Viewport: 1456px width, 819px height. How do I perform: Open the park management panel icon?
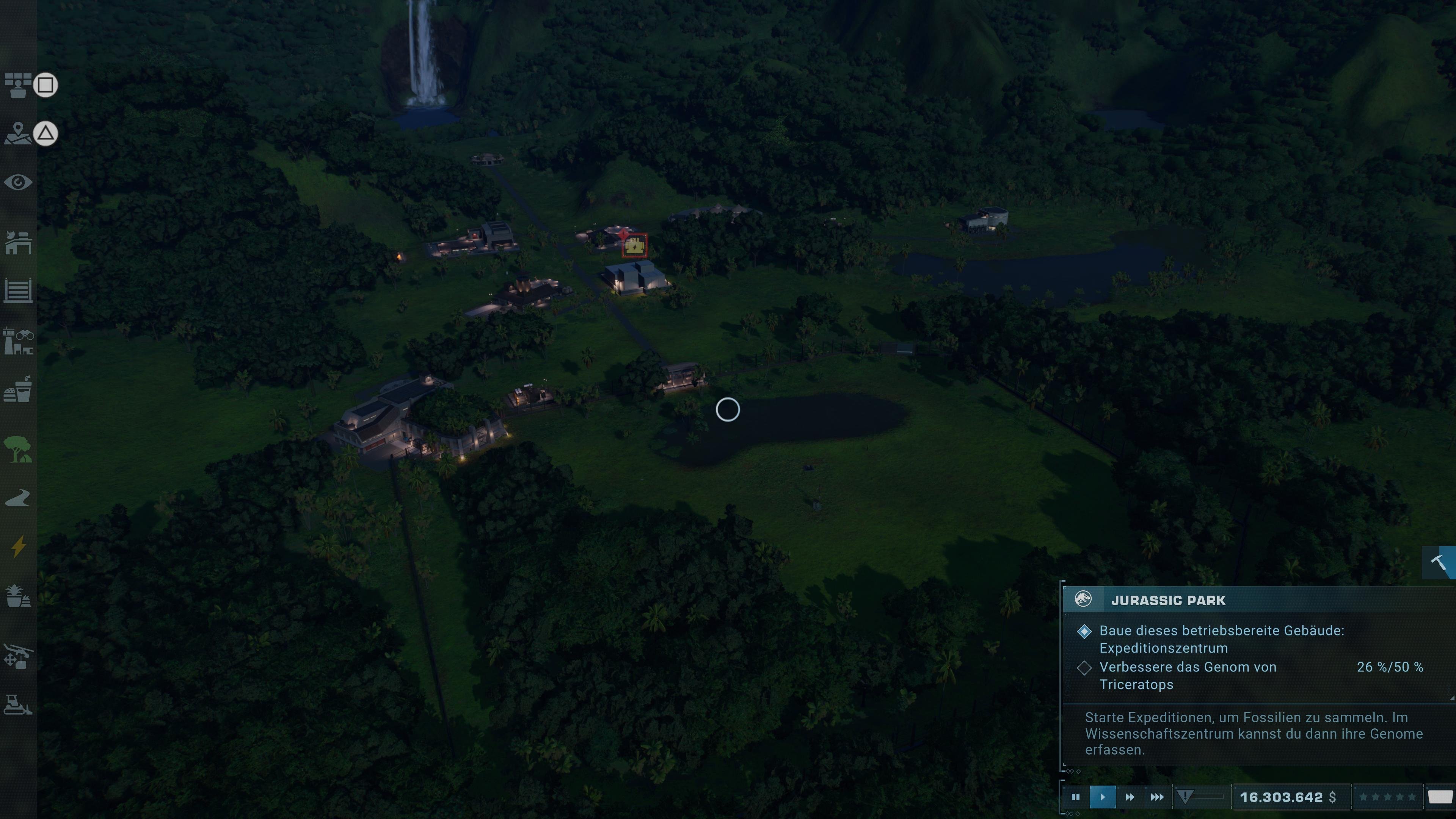point(19,85)
